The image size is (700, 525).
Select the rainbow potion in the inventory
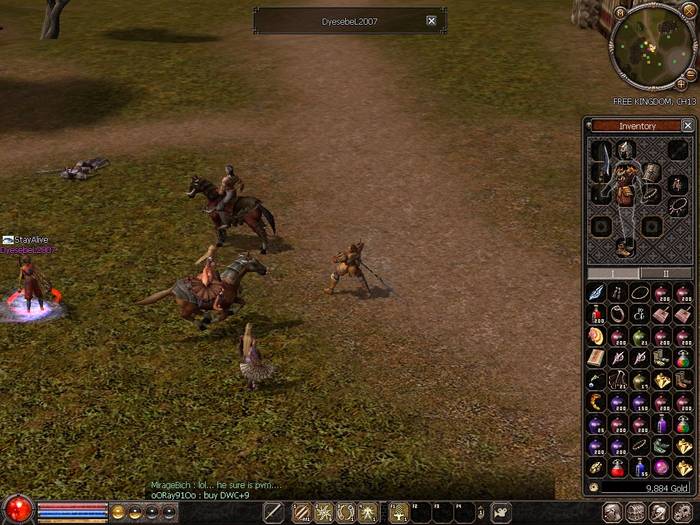(x=683, y=357)
